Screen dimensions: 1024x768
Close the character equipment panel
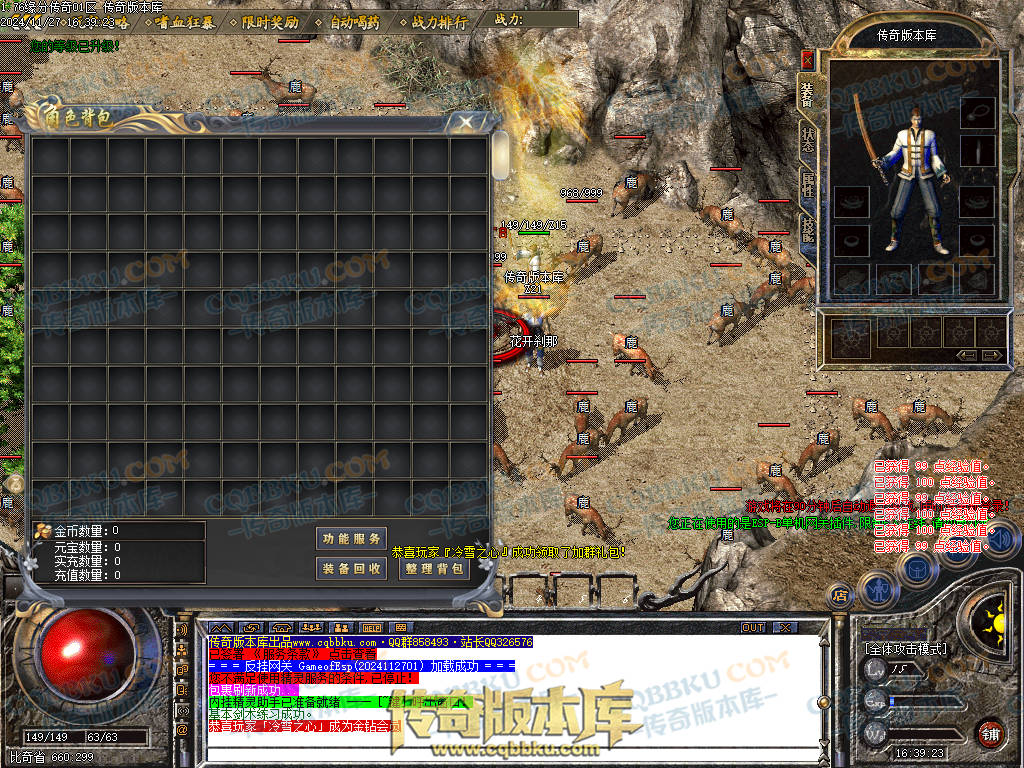click(x=807, y=61)
